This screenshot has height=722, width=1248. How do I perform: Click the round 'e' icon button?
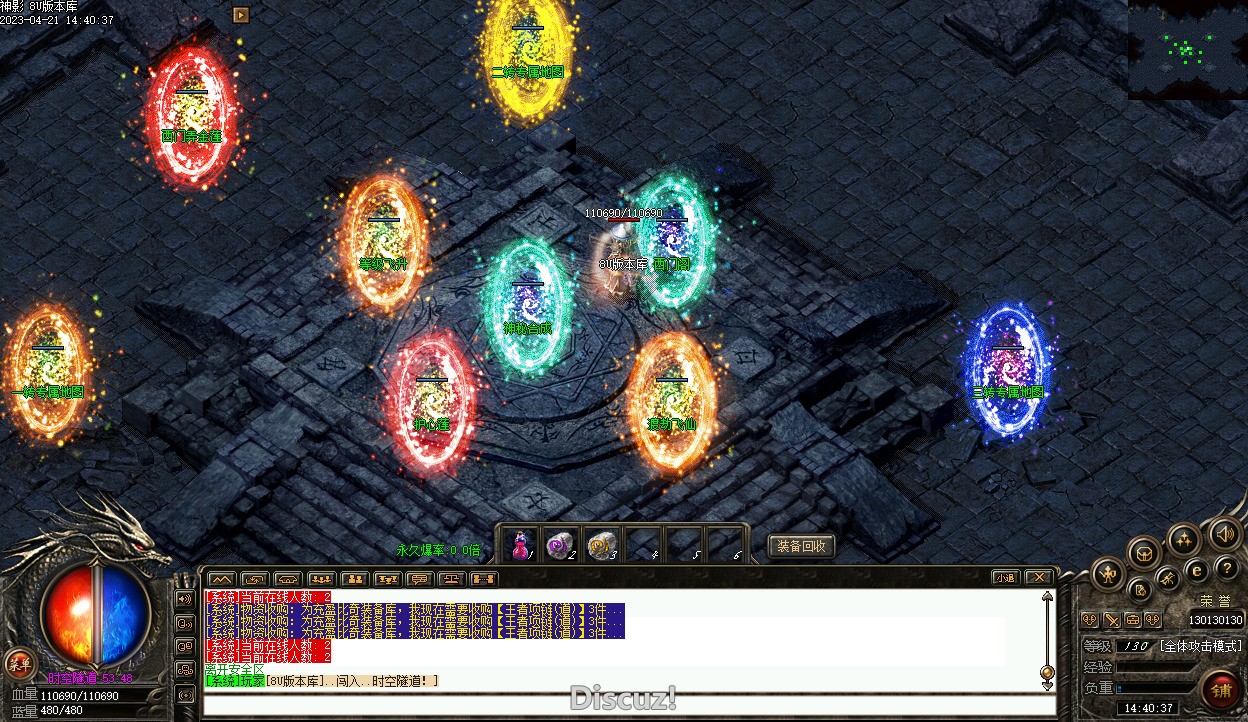point(1196,571)
